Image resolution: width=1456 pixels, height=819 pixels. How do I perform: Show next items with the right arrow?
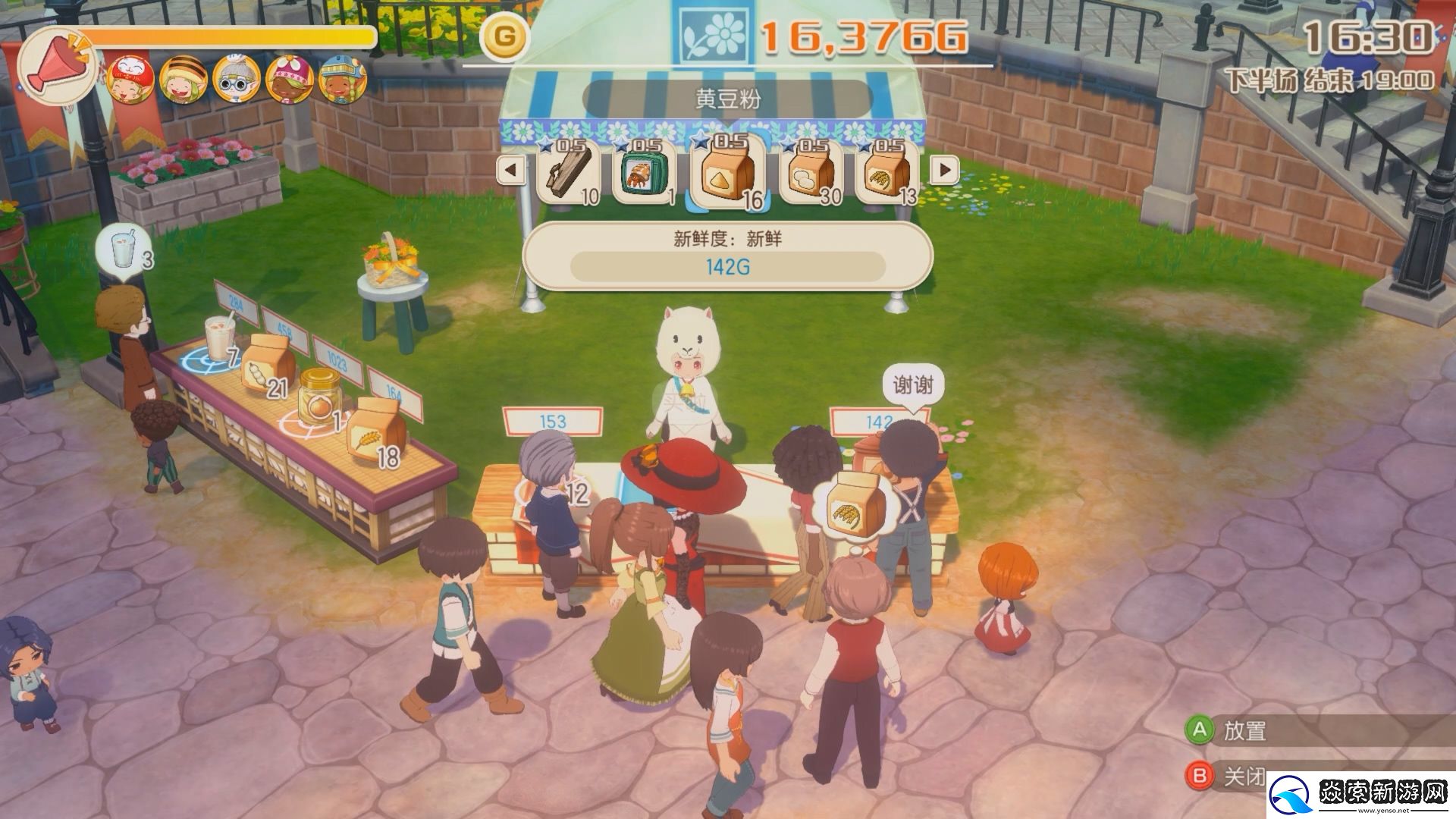(944, 170)
